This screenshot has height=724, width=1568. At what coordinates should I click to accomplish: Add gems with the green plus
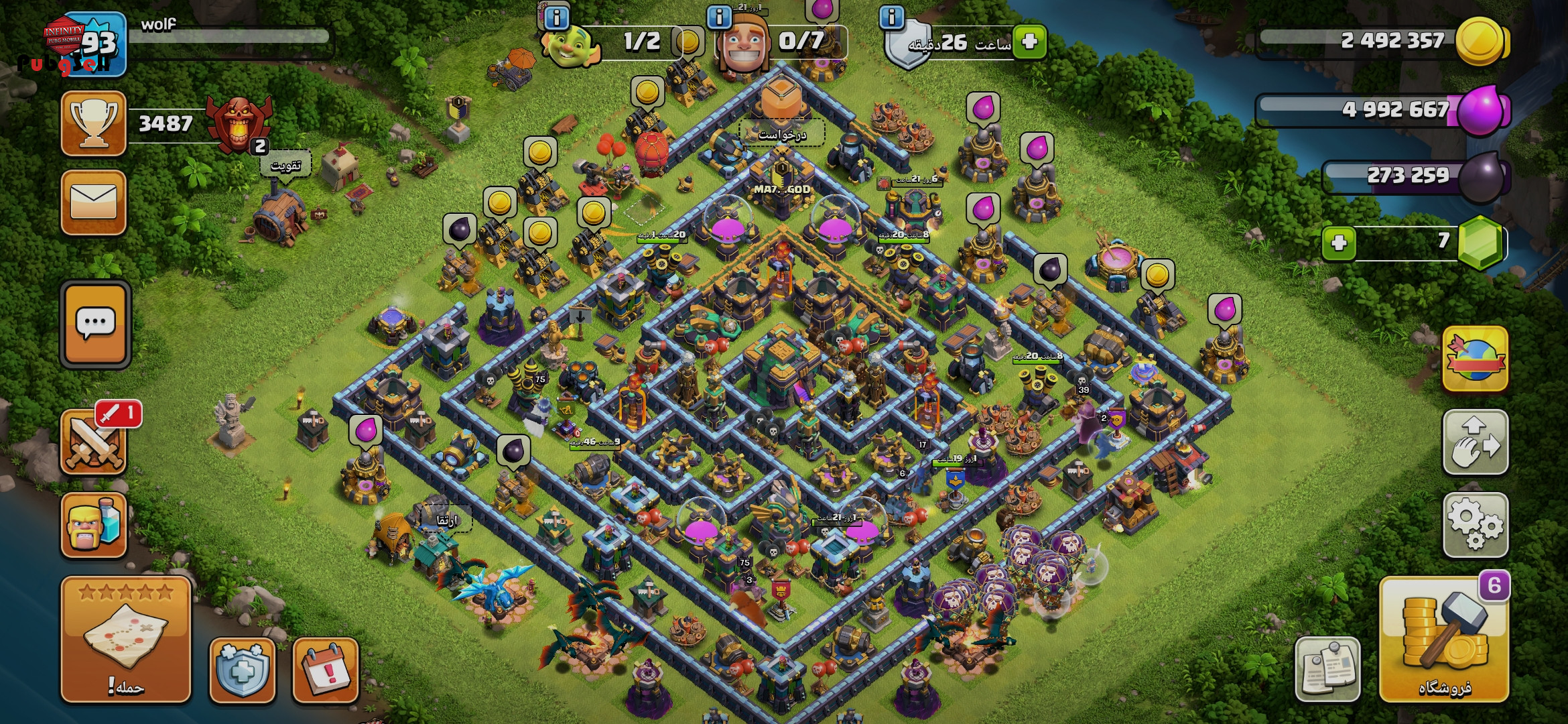[x=1339, y=243]
